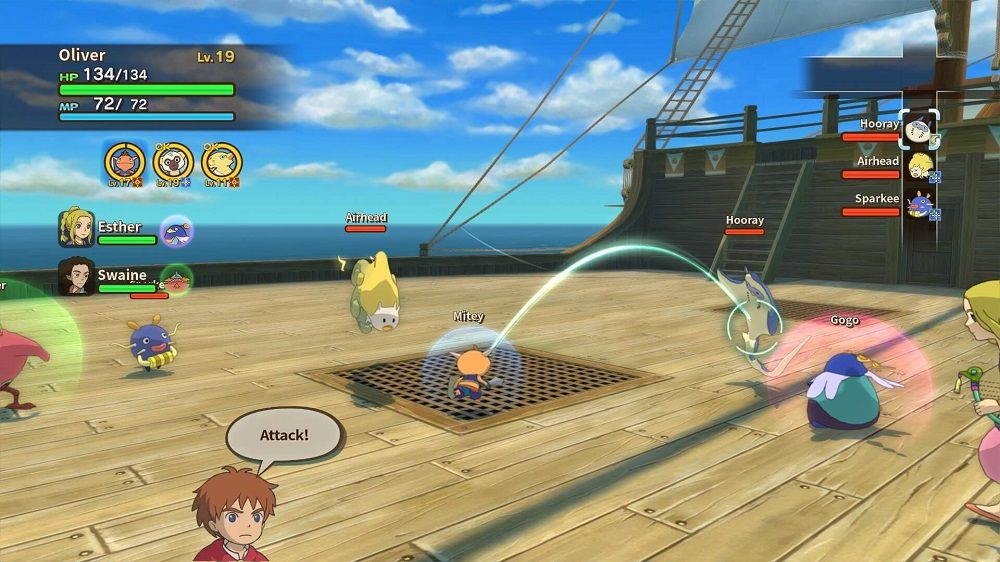The height and width of the screenshot is (562, 1000).
Task: Select Esther's party portrait
Action: pyautogui.click(x=76, y=228)
